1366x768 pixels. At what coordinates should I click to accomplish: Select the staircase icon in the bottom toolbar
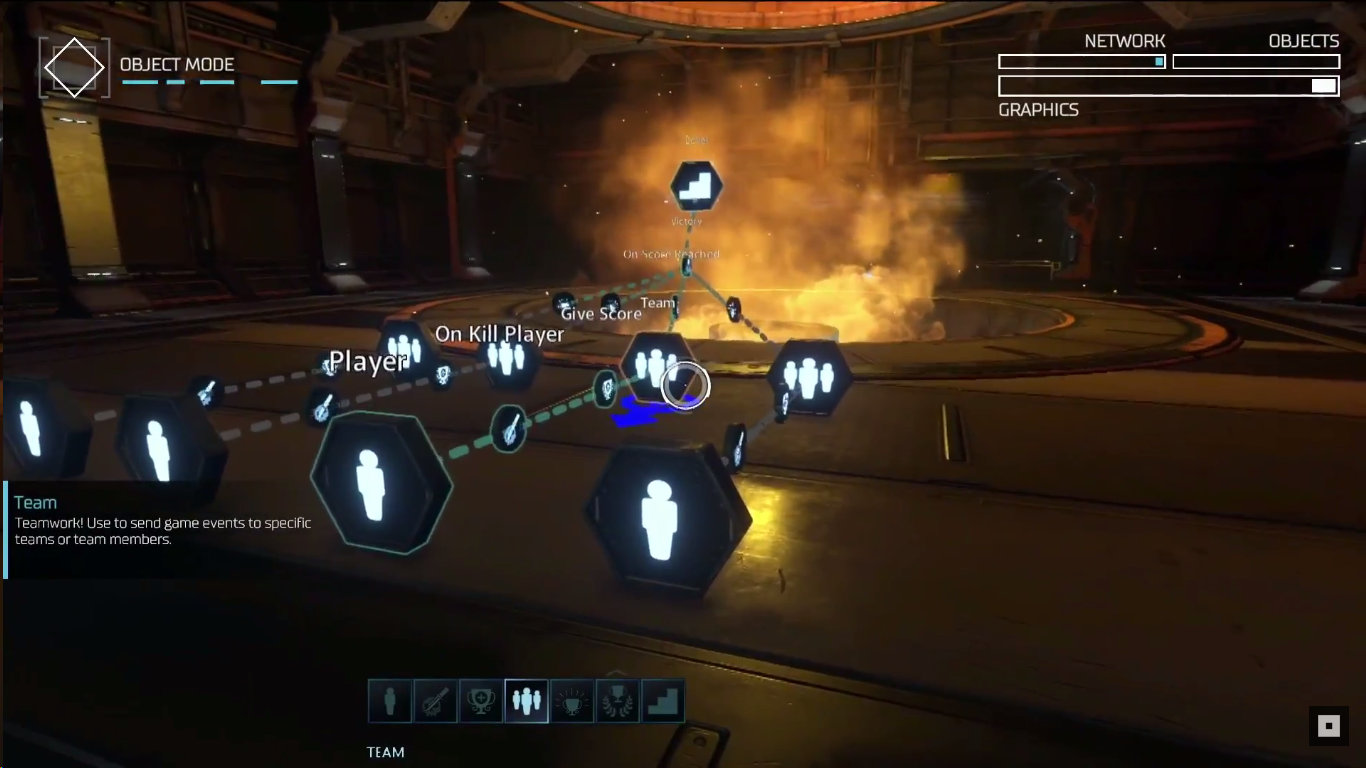click(663, 701)
